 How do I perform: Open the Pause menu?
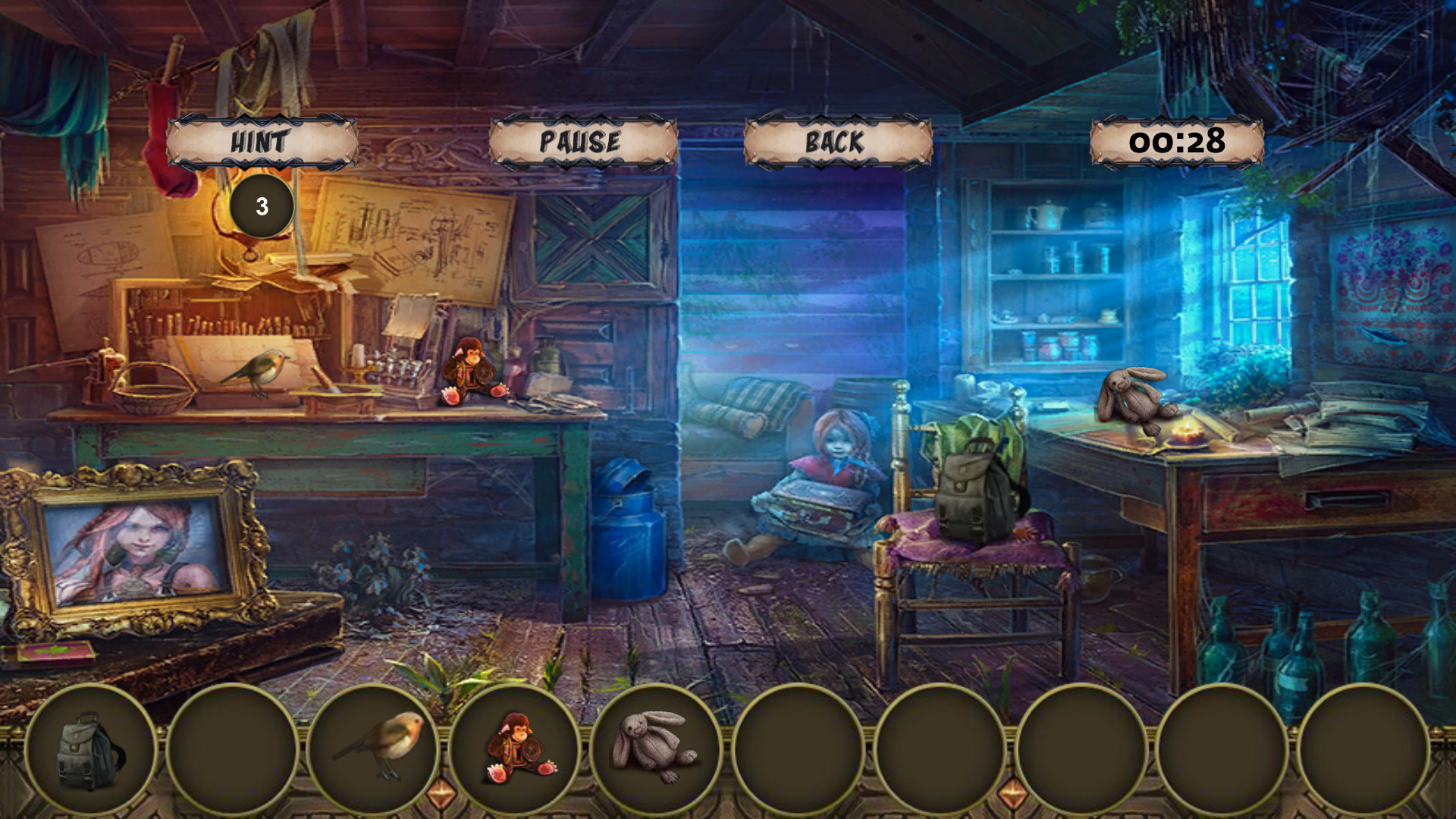580,140
